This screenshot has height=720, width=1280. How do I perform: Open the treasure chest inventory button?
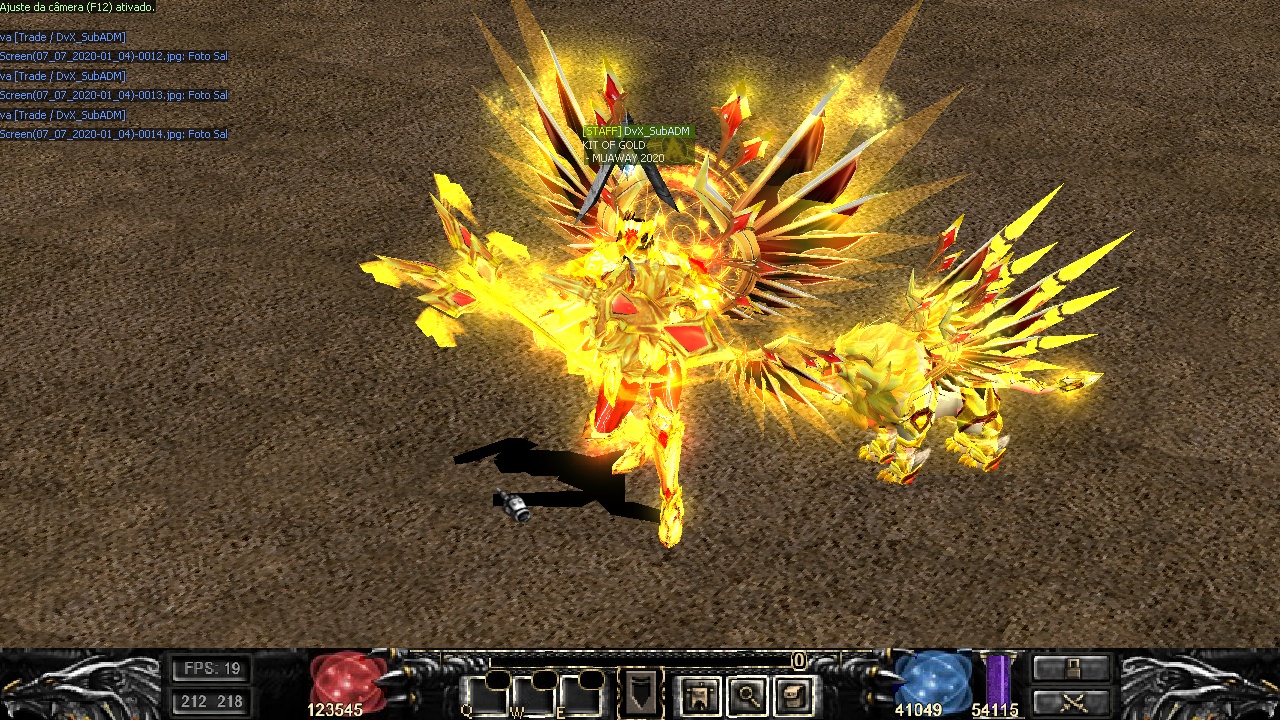tap(795, 695)
